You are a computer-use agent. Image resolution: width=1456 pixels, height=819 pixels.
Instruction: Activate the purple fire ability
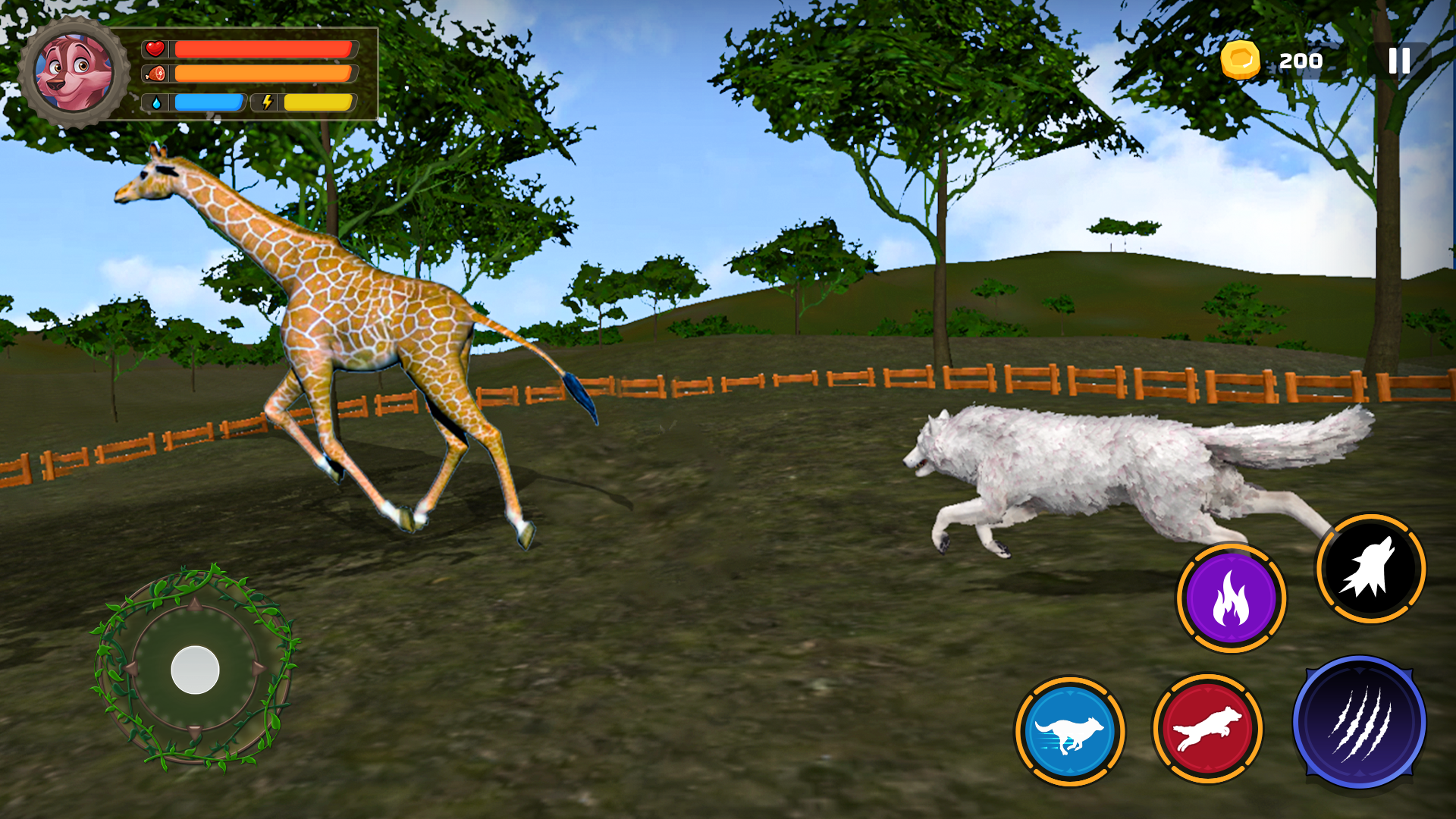tap(1233, 599)
